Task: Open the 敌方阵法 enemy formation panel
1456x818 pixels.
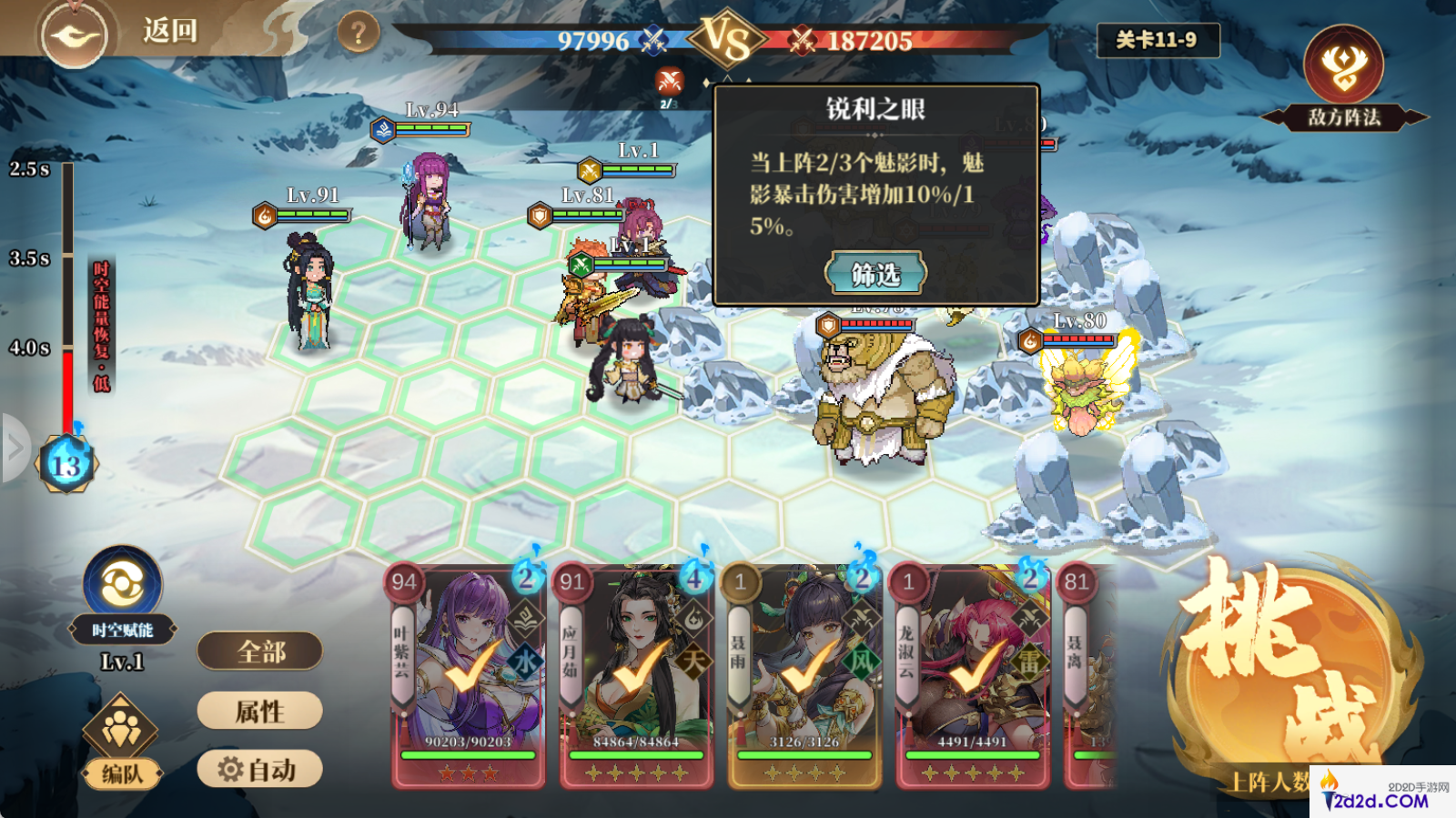Action: click(1343, 79)
